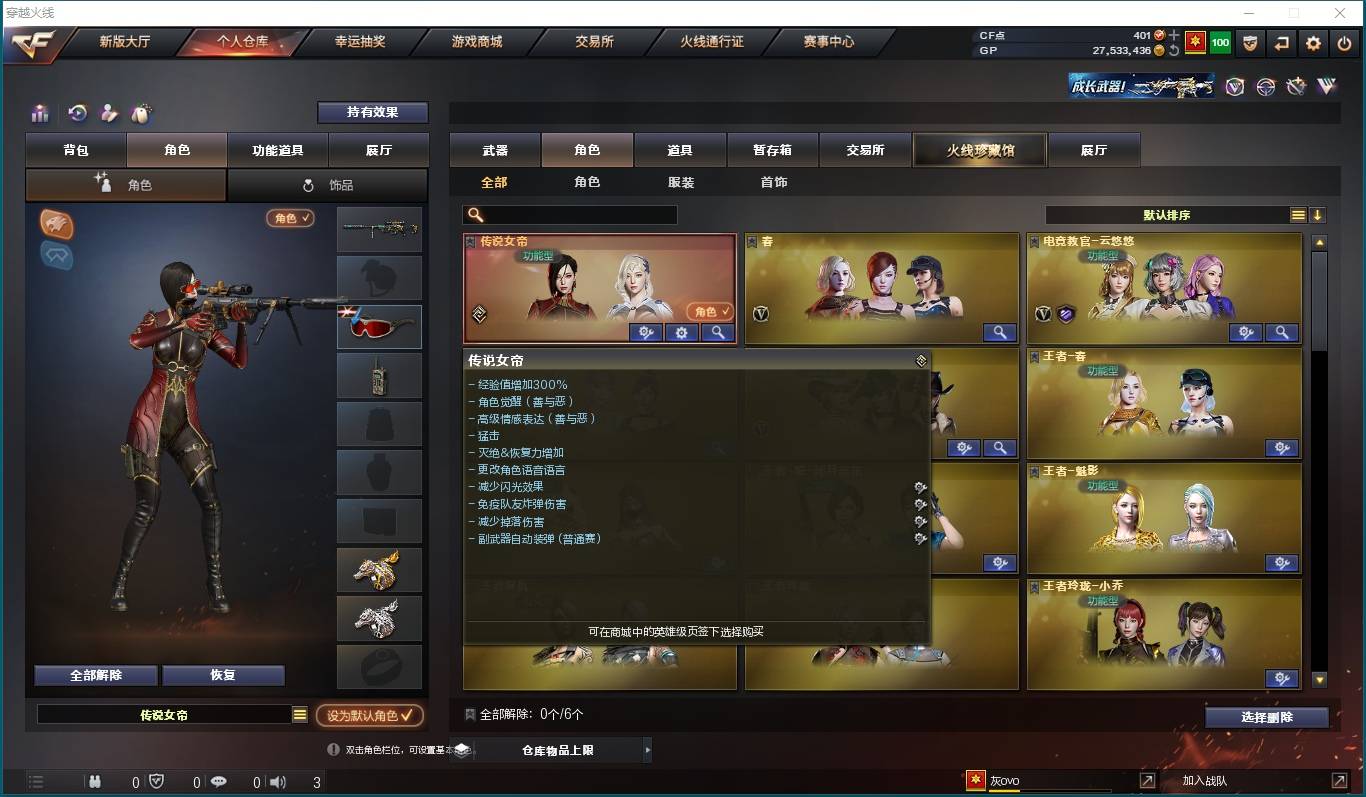The height and width of the screenshot is (797, 1366).
Task: Click the VIP shield icon in the top bar
Action: (1249, 43)
